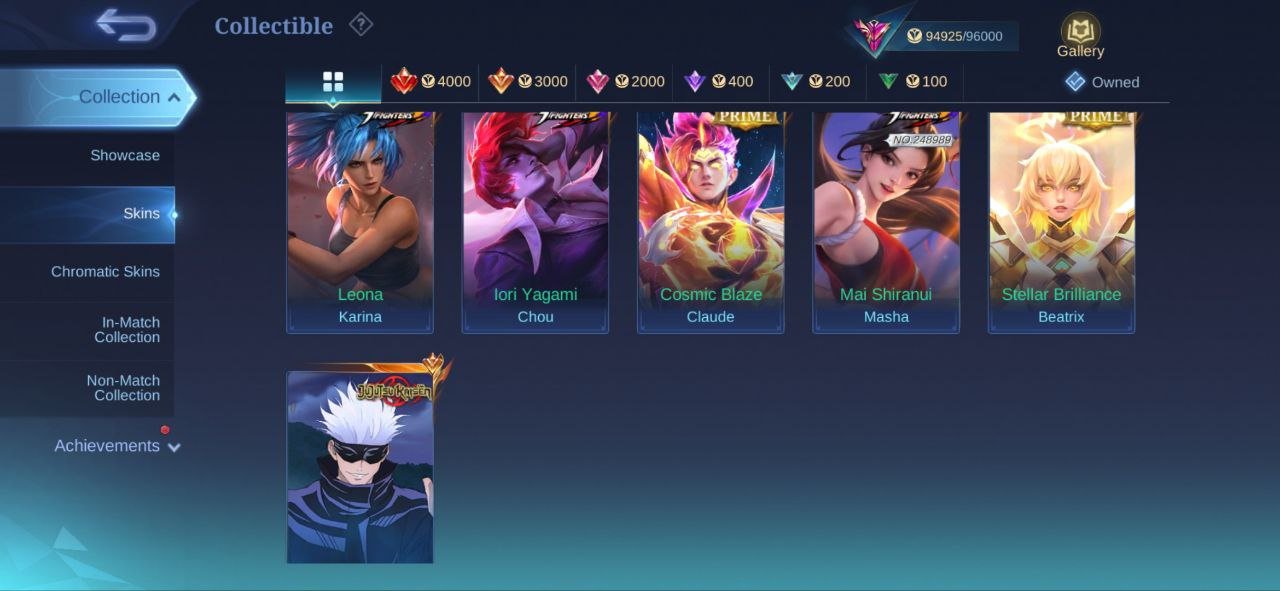View the Stellar Brilliance Beatrix skin

coord(1061,222)
